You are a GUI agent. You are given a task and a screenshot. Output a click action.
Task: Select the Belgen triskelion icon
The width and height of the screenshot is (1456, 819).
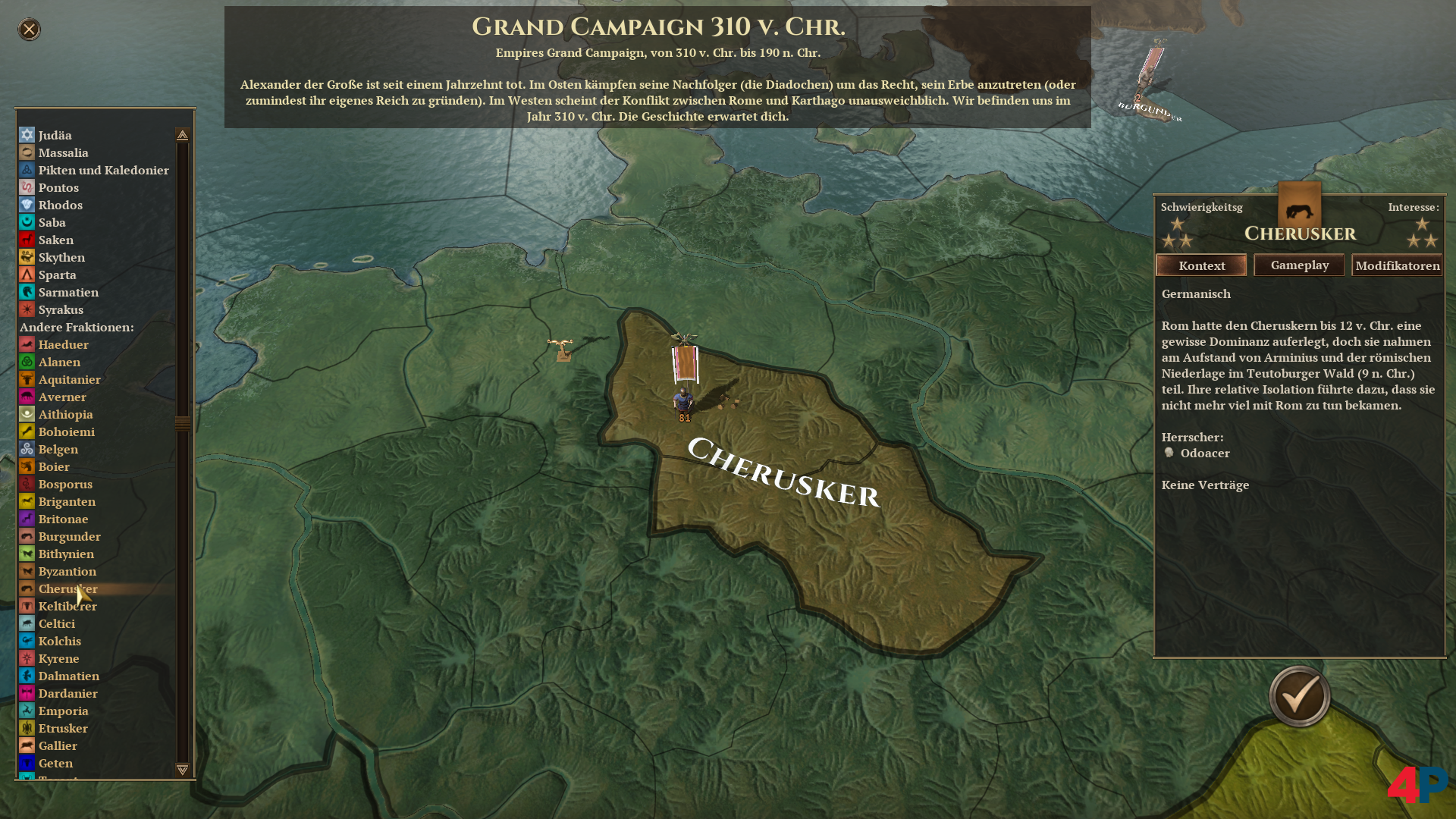pos(27,449)
